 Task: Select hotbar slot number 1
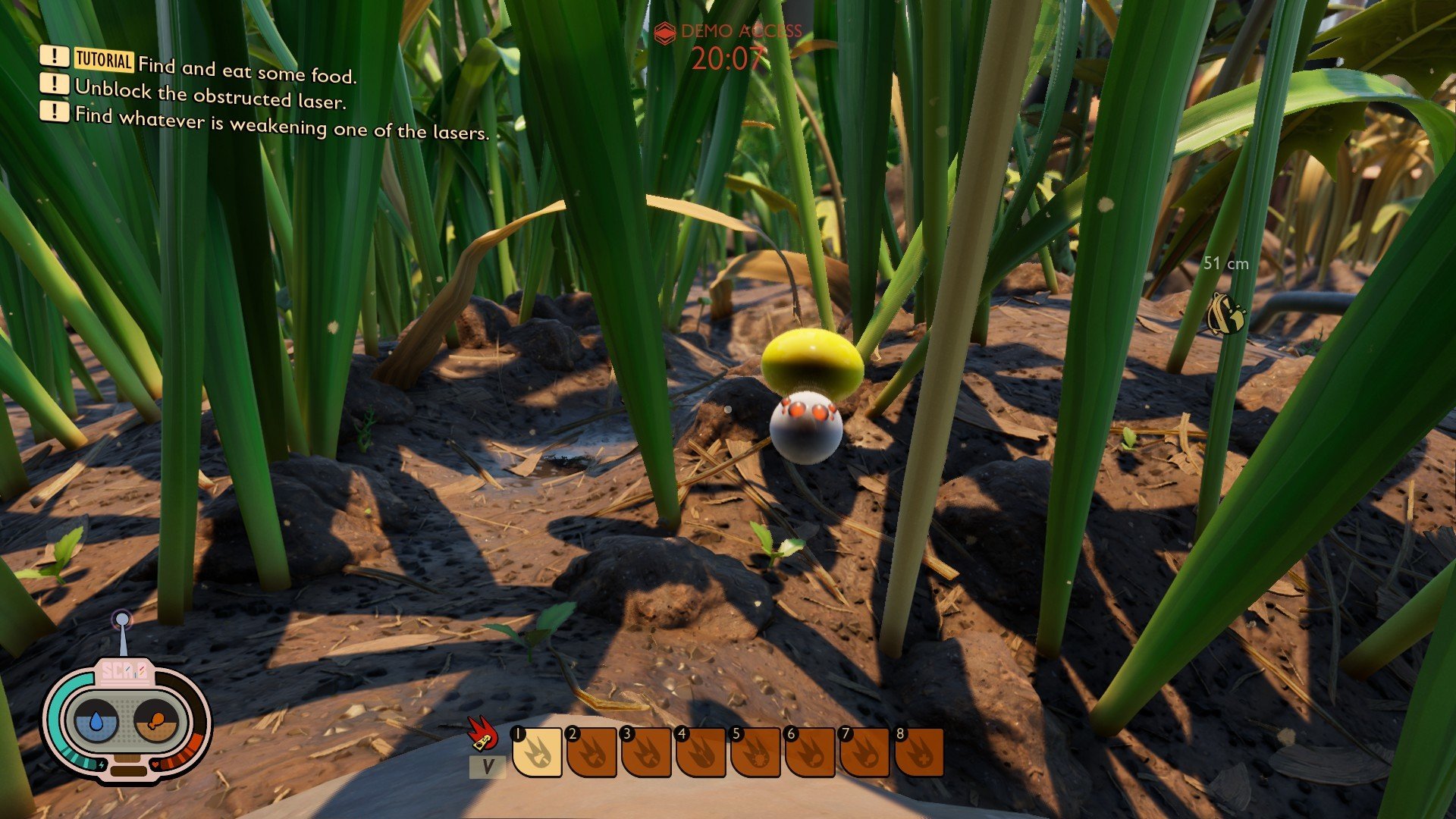click(538, 752)
